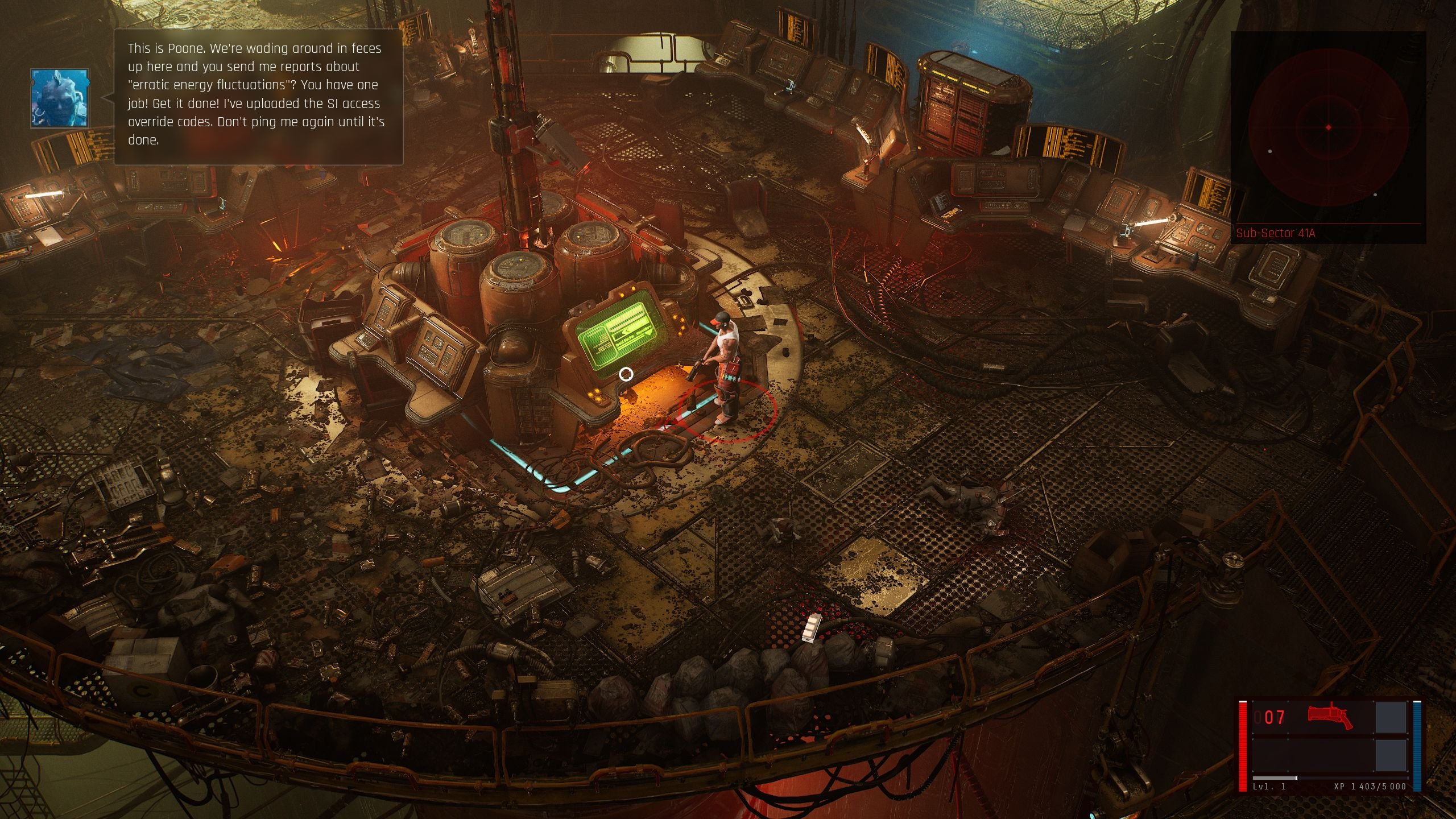
Task: Click Poone's blue portrait icon
Action: [60, 98]
